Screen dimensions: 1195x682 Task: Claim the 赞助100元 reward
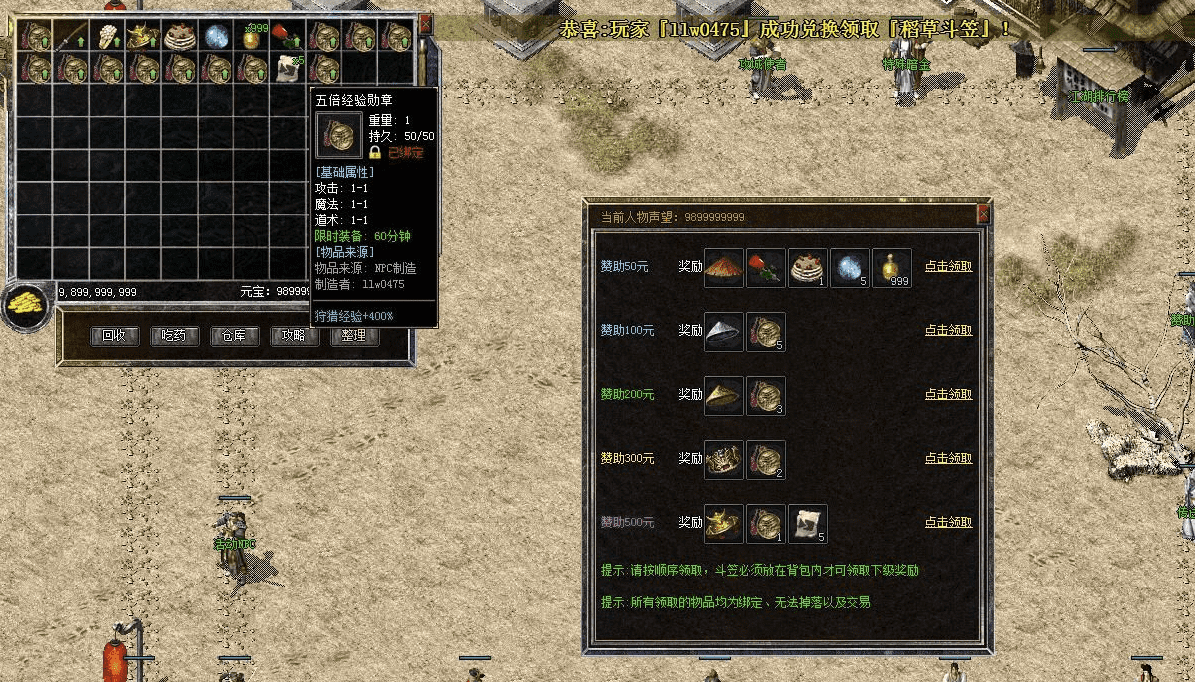pos(948,331)
